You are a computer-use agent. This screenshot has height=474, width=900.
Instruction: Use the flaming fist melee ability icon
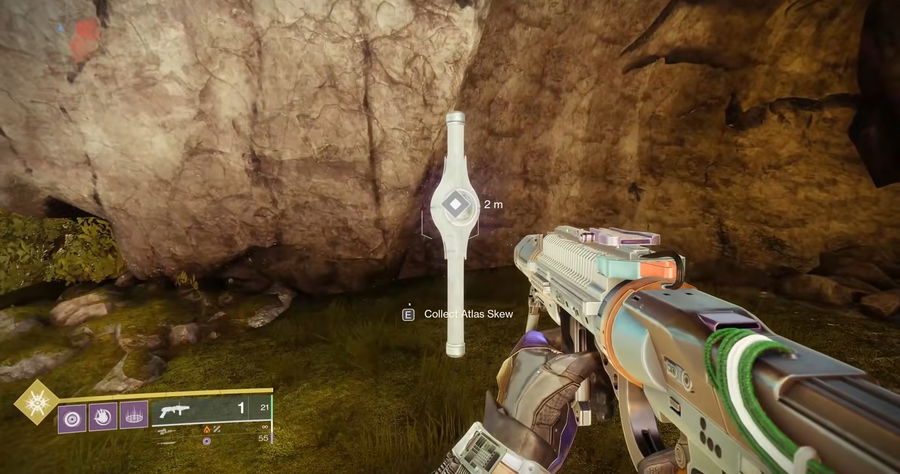(x=102, y=415)
